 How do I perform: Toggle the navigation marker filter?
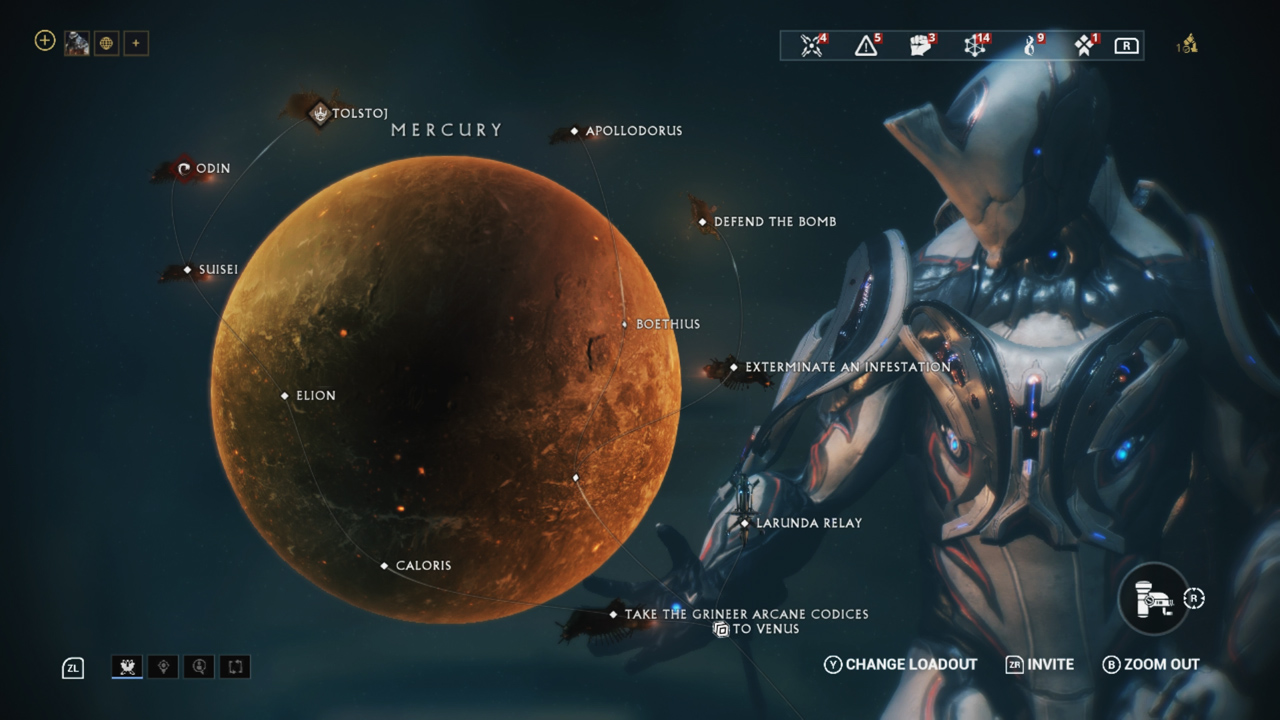[x=162, y=666]
